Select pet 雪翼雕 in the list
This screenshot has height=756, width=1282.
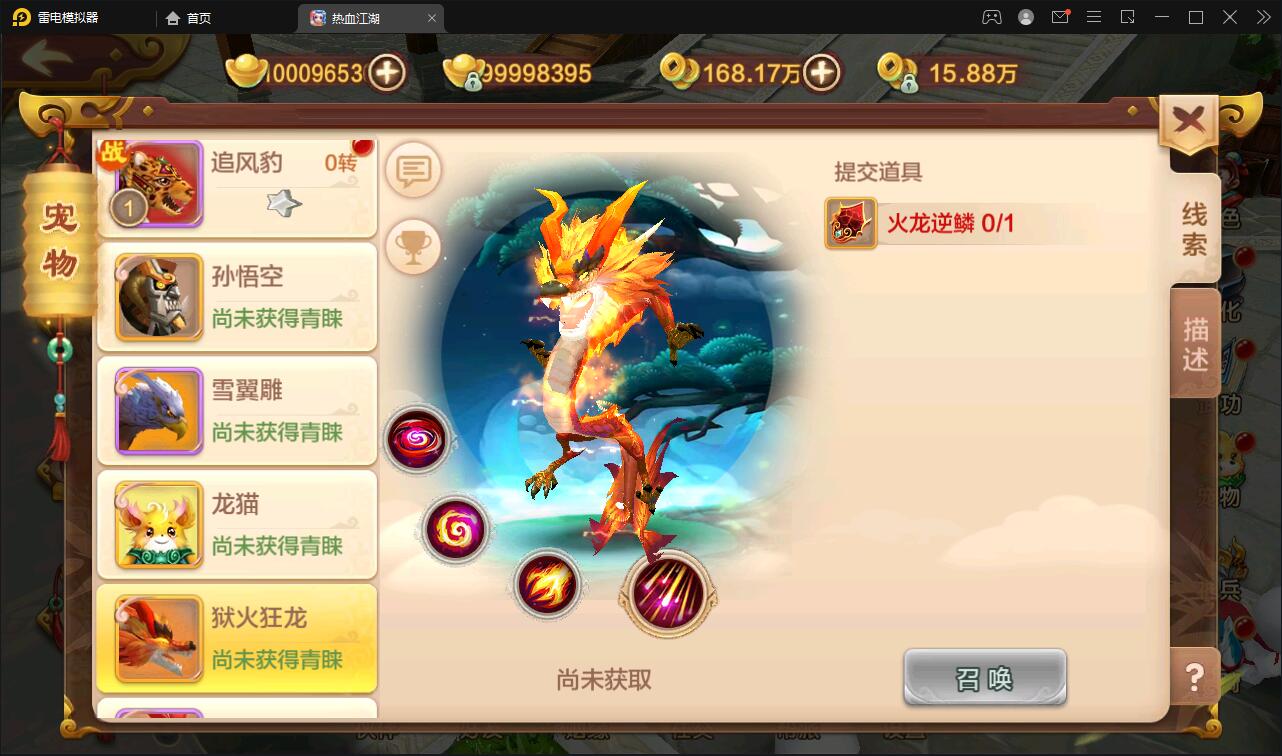point(237,410)
